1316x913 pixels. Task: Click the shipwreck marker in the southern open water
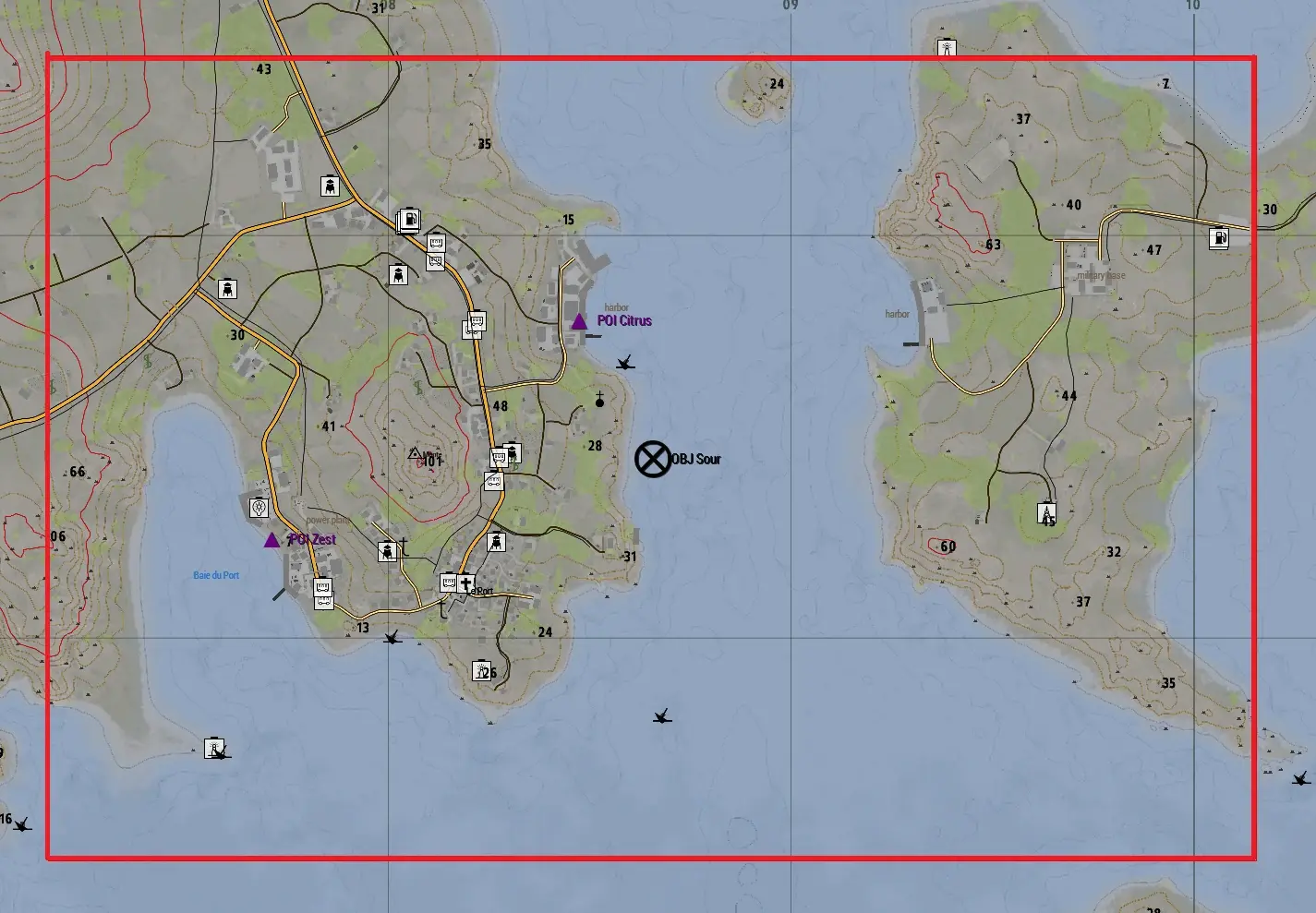pos(661,714)
